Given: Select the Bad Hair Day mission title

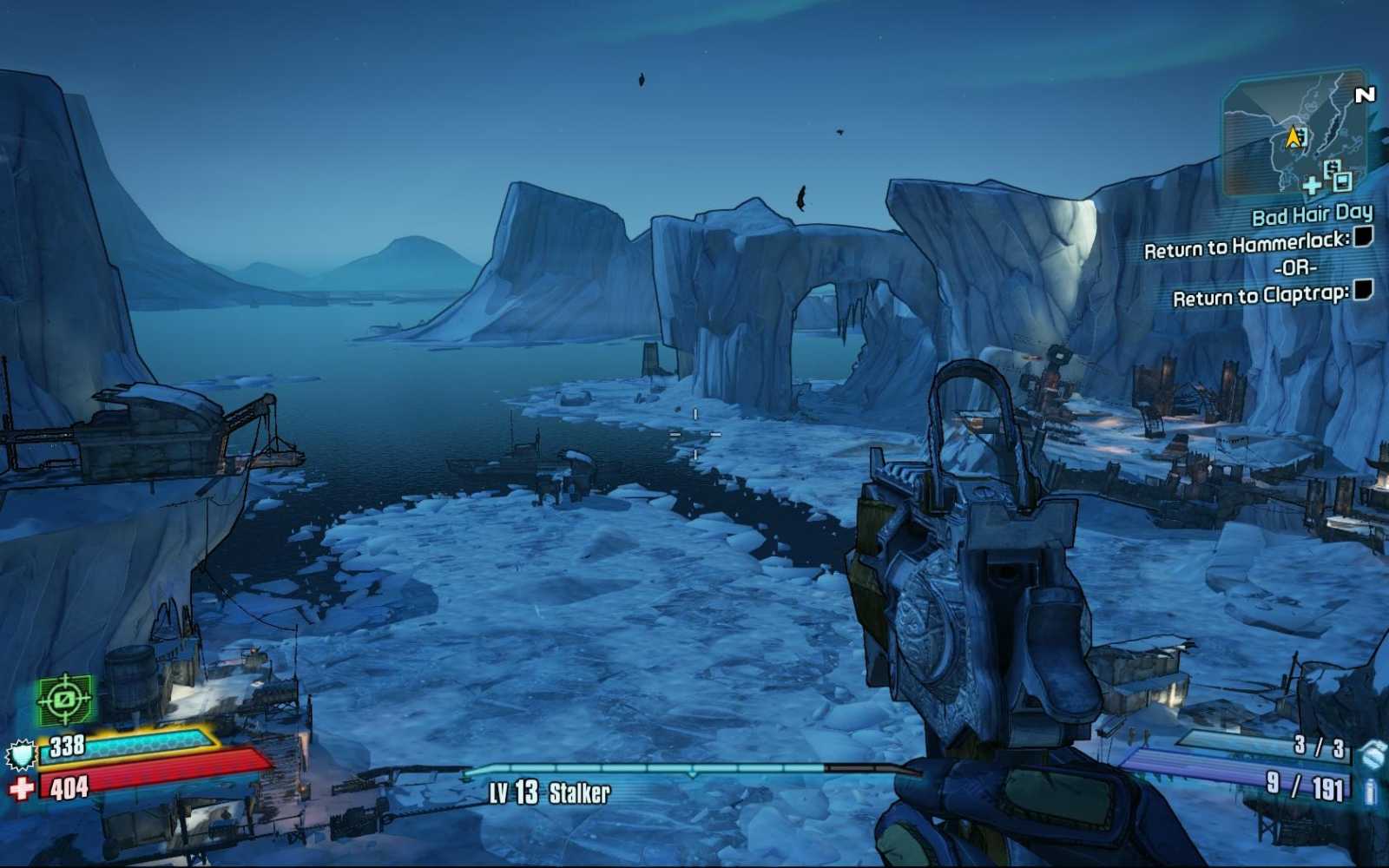Looking at the screenshot, I should coord(1311,214).
